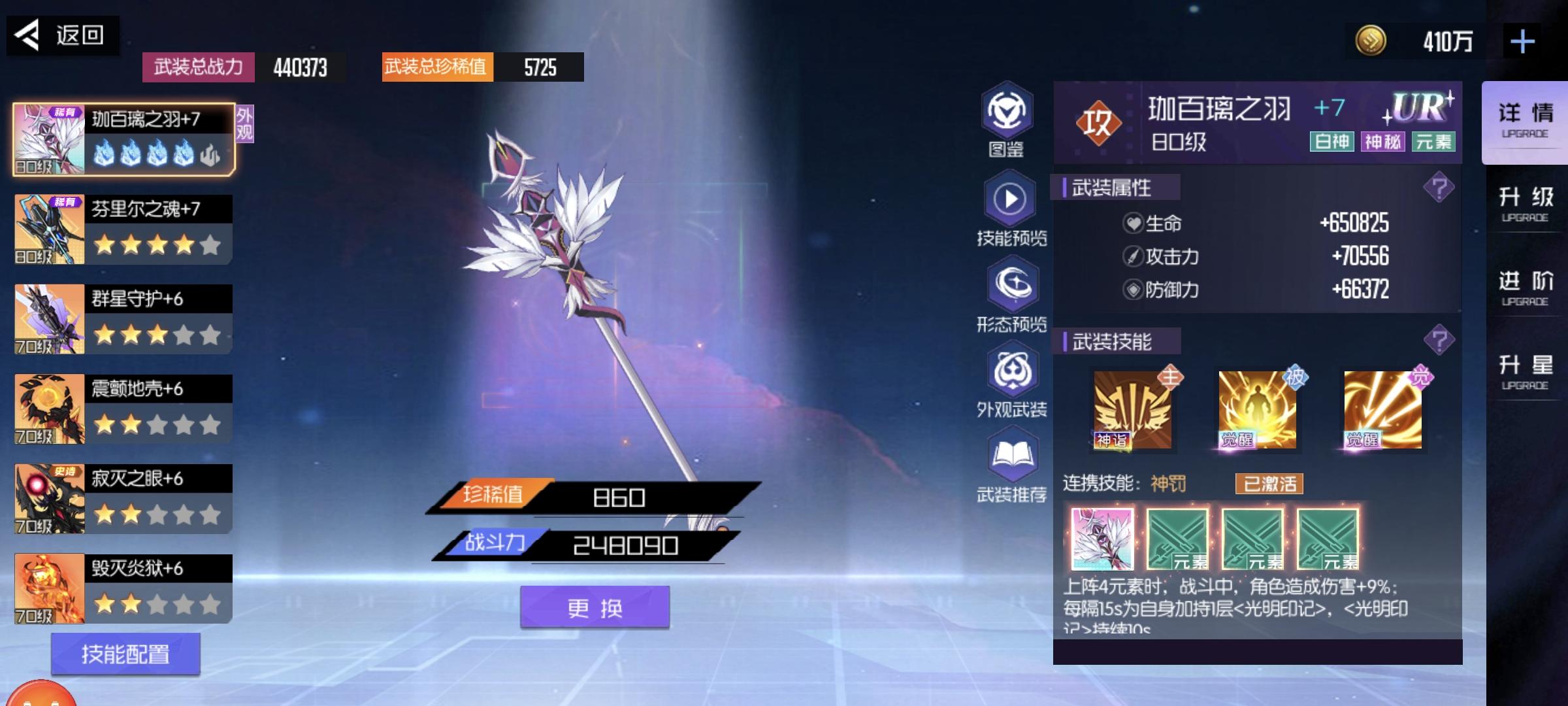This screenshot has width=1568, height=706.
Task: Open the 技能配置 skill setup
Action: [125, 654]
